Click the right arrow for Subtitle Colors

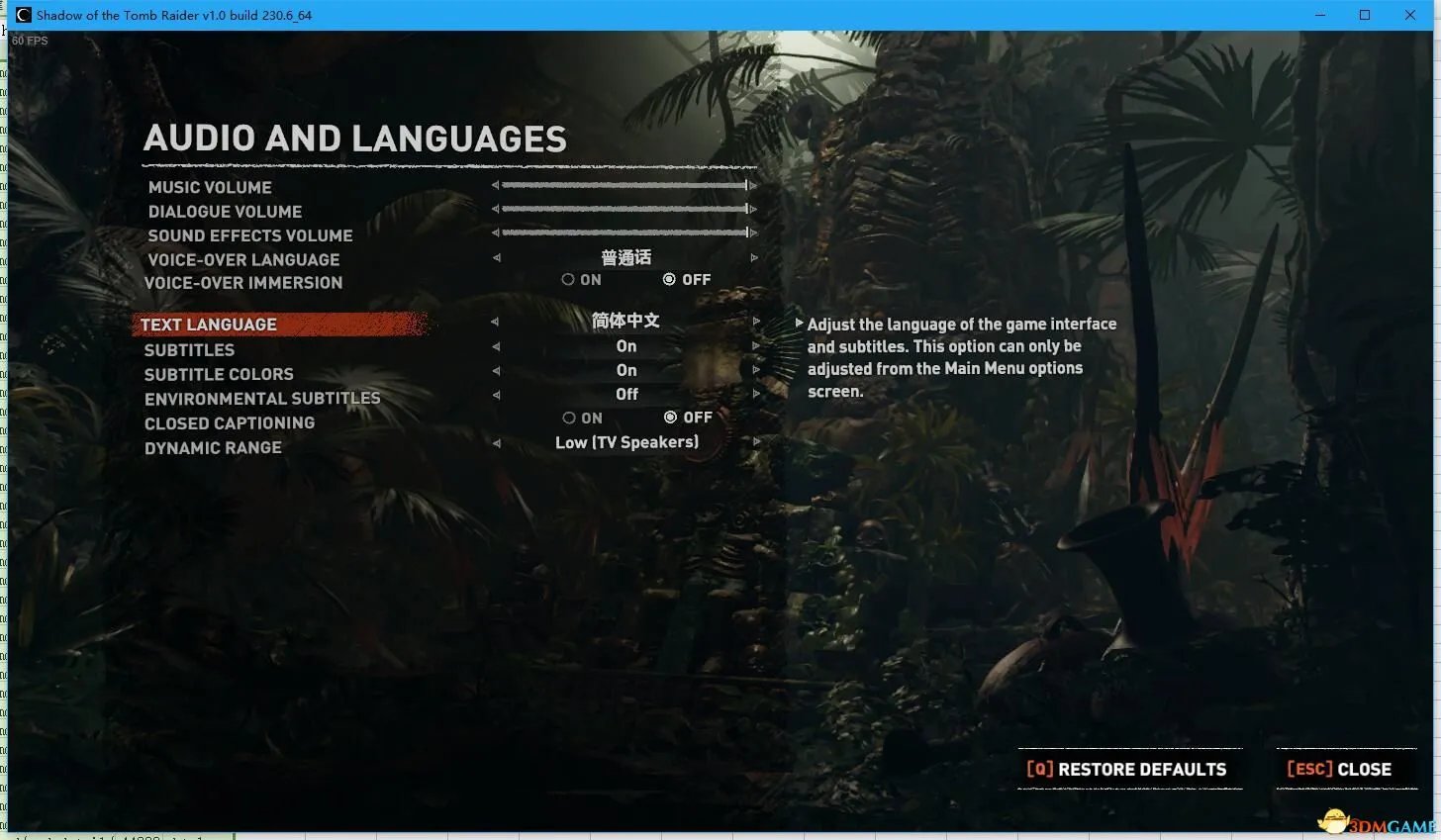tap(756, 370)
